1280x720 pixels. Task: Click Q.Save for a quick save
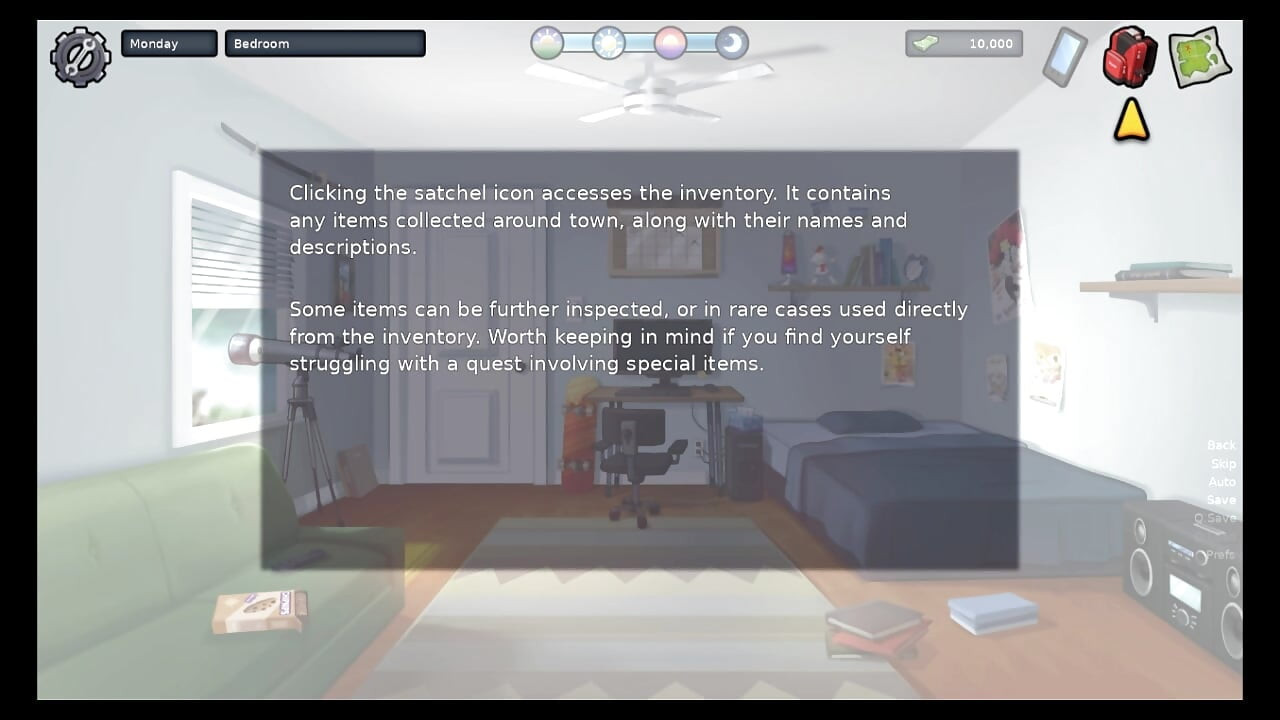[1214, 517]
